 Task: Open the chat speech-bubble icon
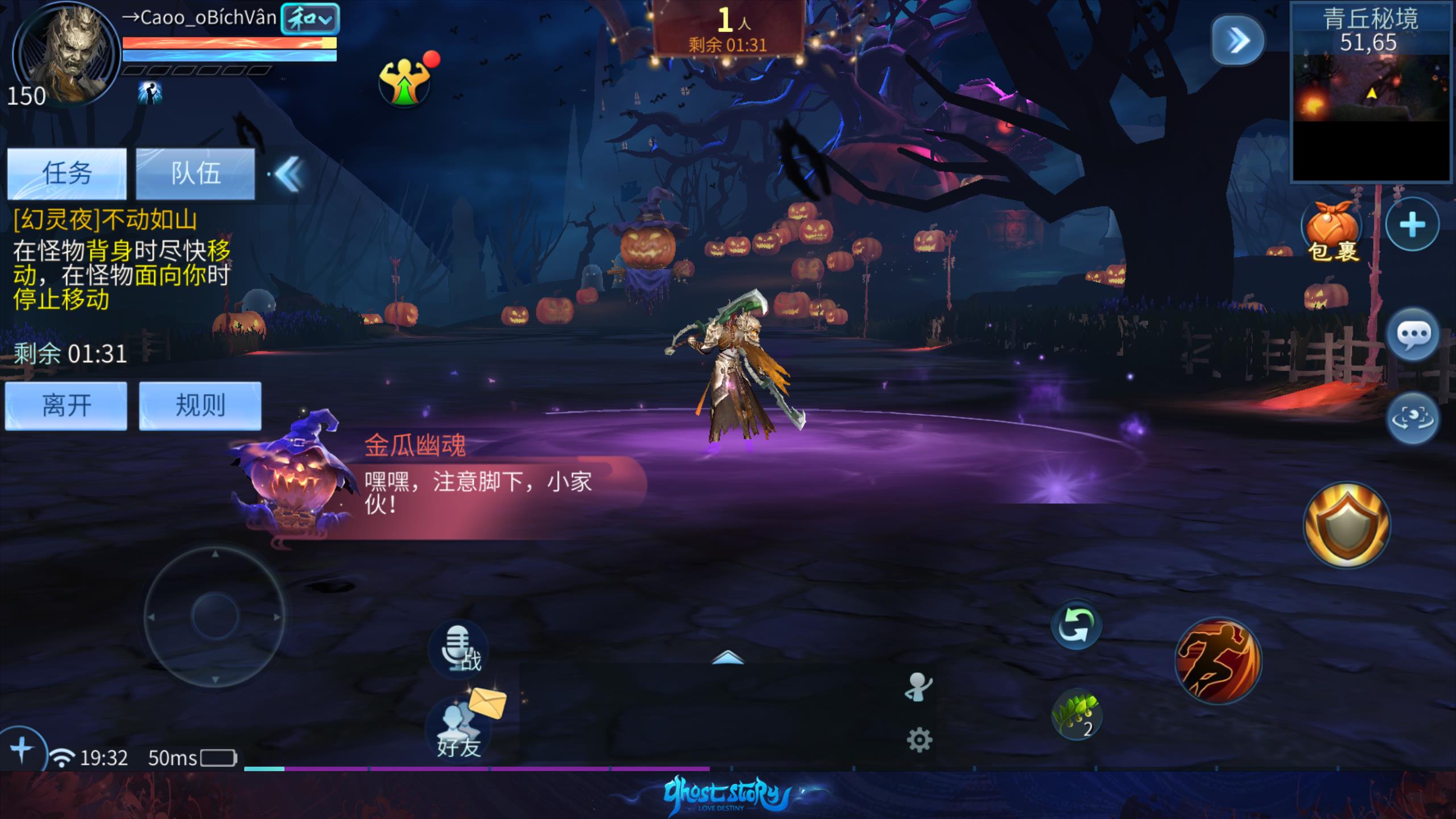(1413, 335)
